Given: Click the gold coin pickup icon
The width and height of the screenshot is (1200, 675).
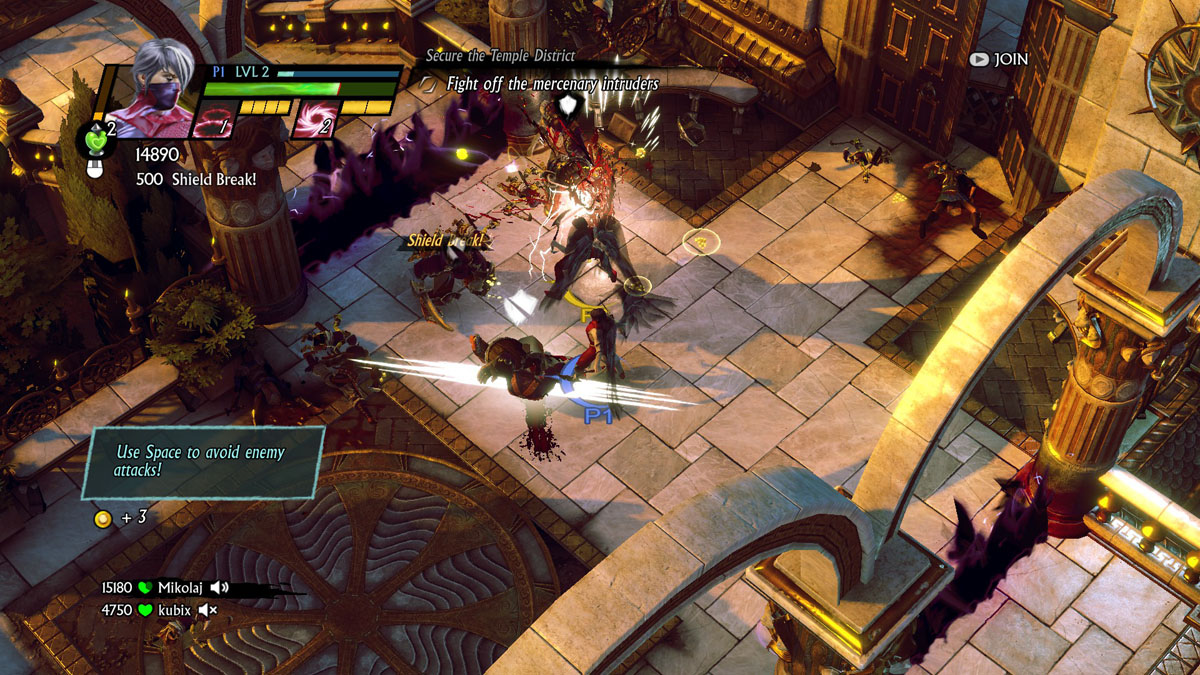Looking at the screenshot, I should (x=102, y=518).
